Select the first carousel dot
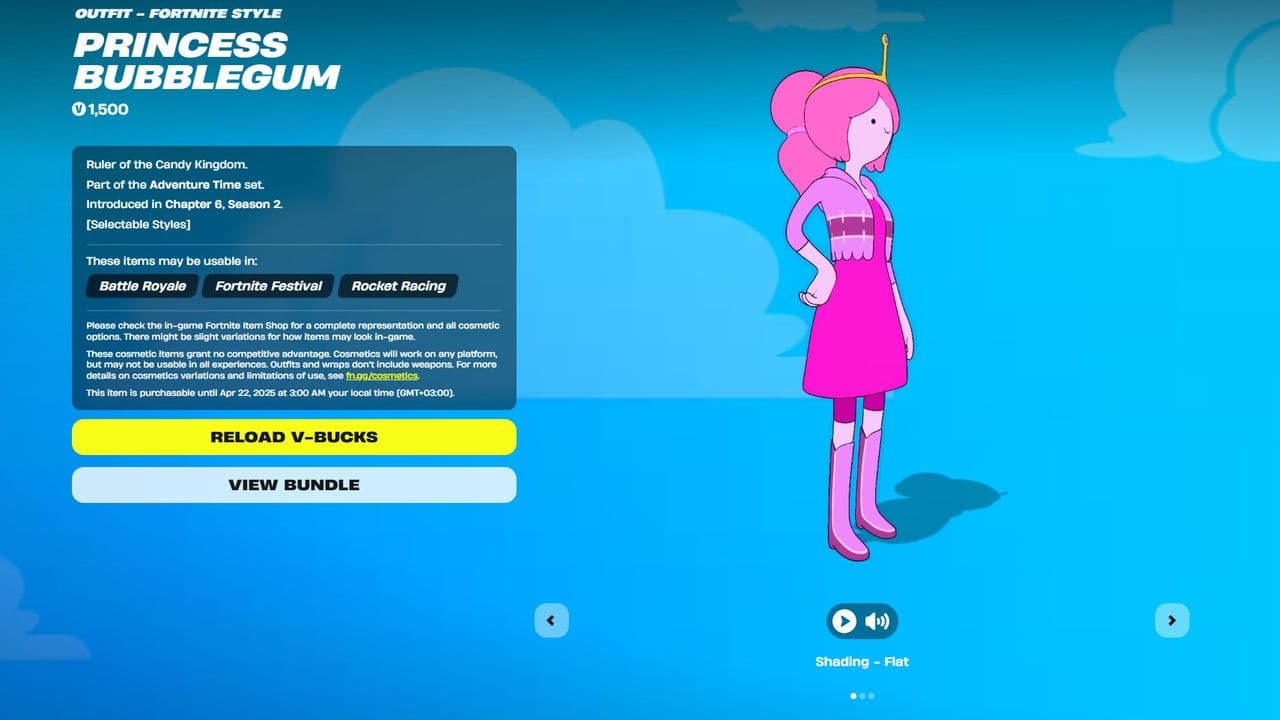 (x=853, y=696)
